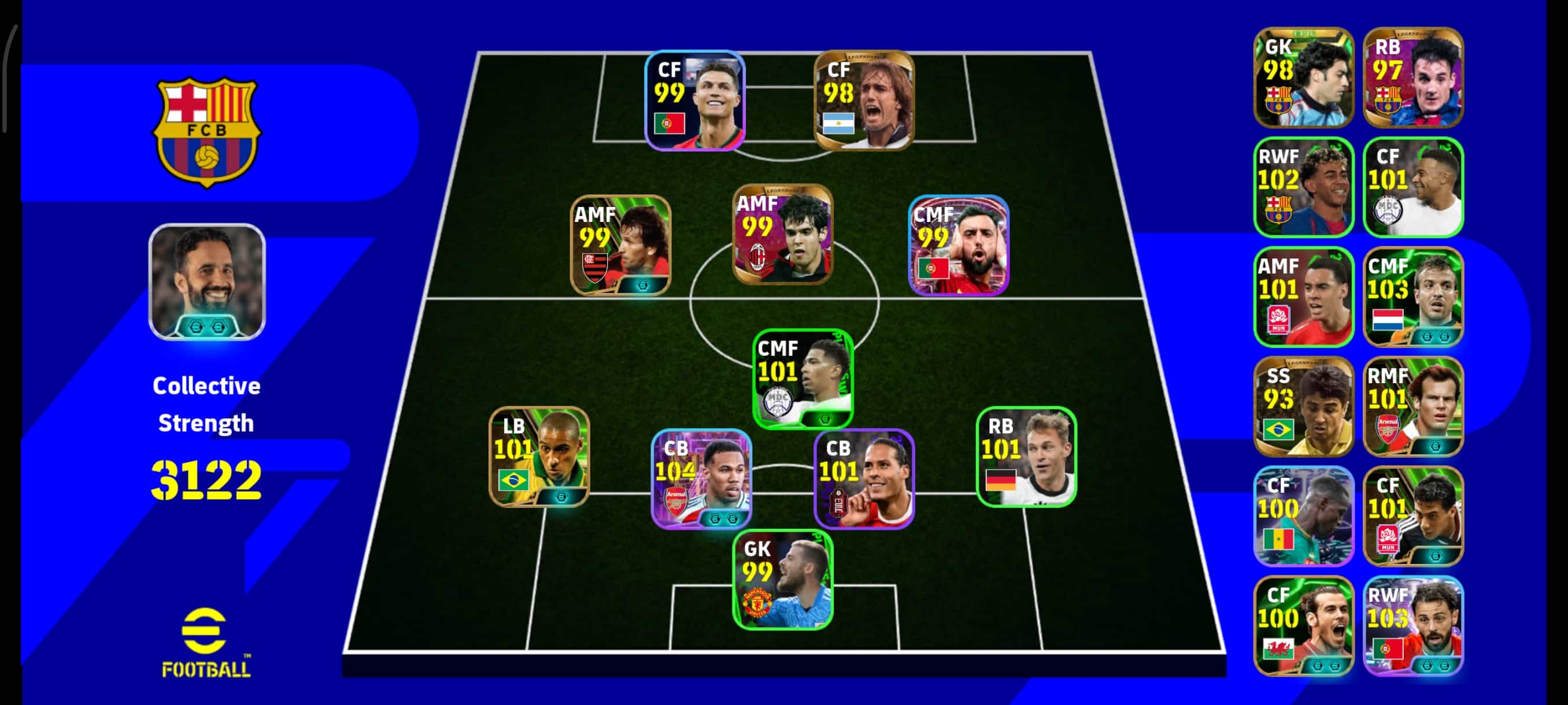Select the AMF 99 AC Milan card
Screen dimensions: 1568x705
pyautogui.click(x=782, y=234)
